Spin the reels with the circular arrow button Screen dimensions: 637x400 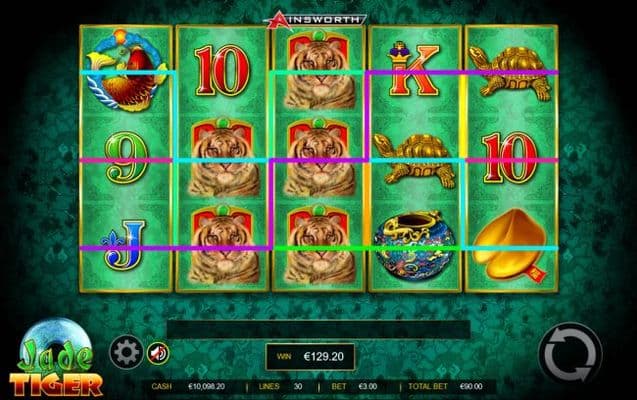pos(569,351)
